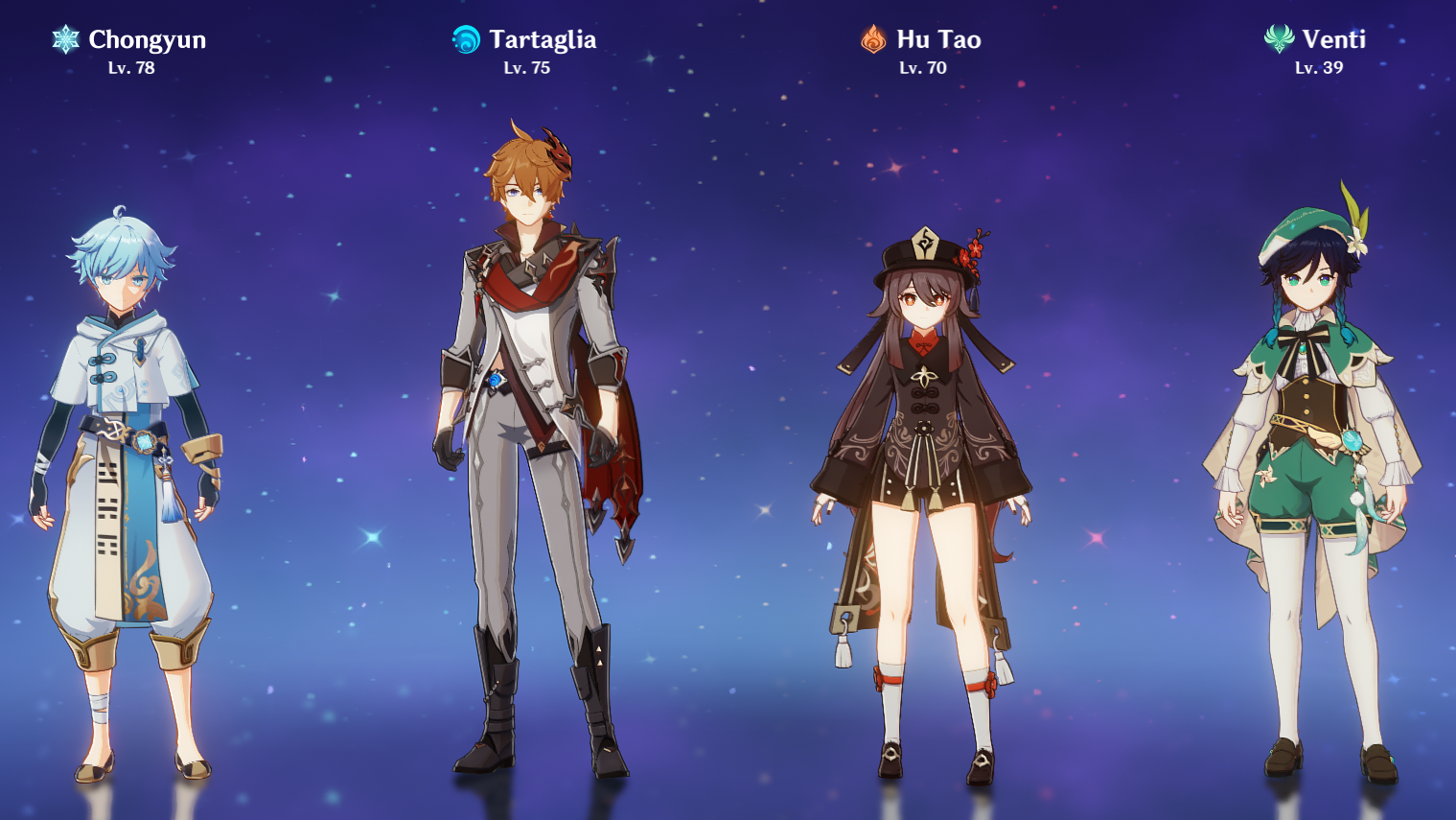The width and height of the screenshot is (1456, 820).
Task: Click the Lv. 78 text under Chongyun
Action: pos(132,68)
